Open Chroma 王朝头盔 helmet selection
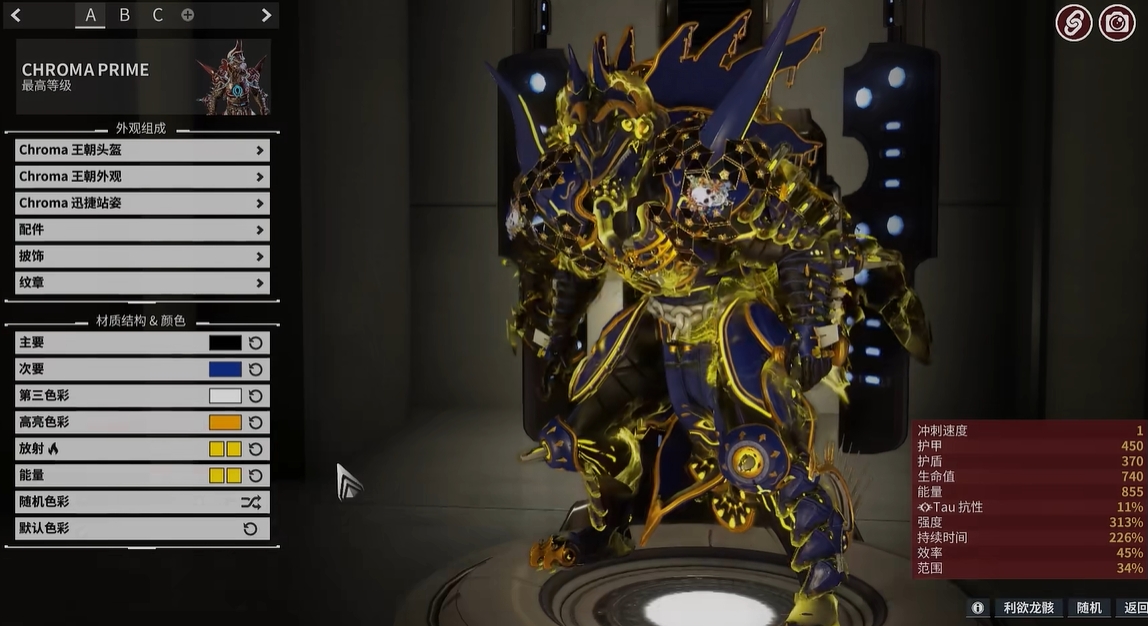This screenshot has height=626, width=1148. click(x=142, y=150)
